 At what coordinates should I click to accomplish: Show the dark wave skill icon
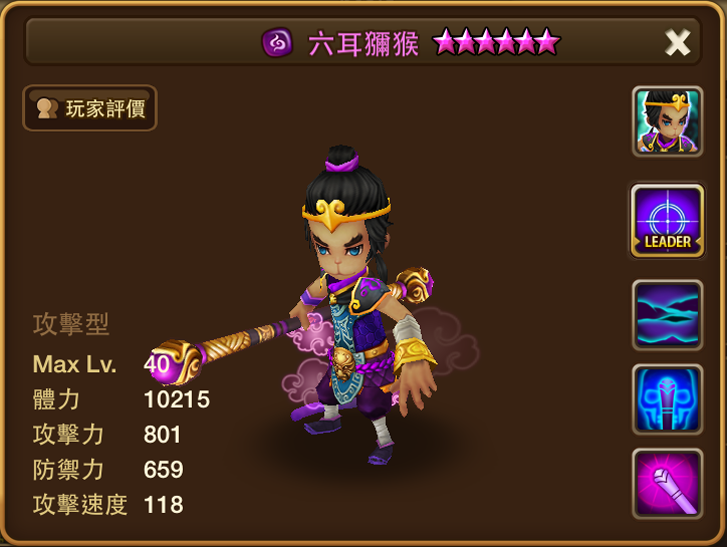[x=667, y=315]
